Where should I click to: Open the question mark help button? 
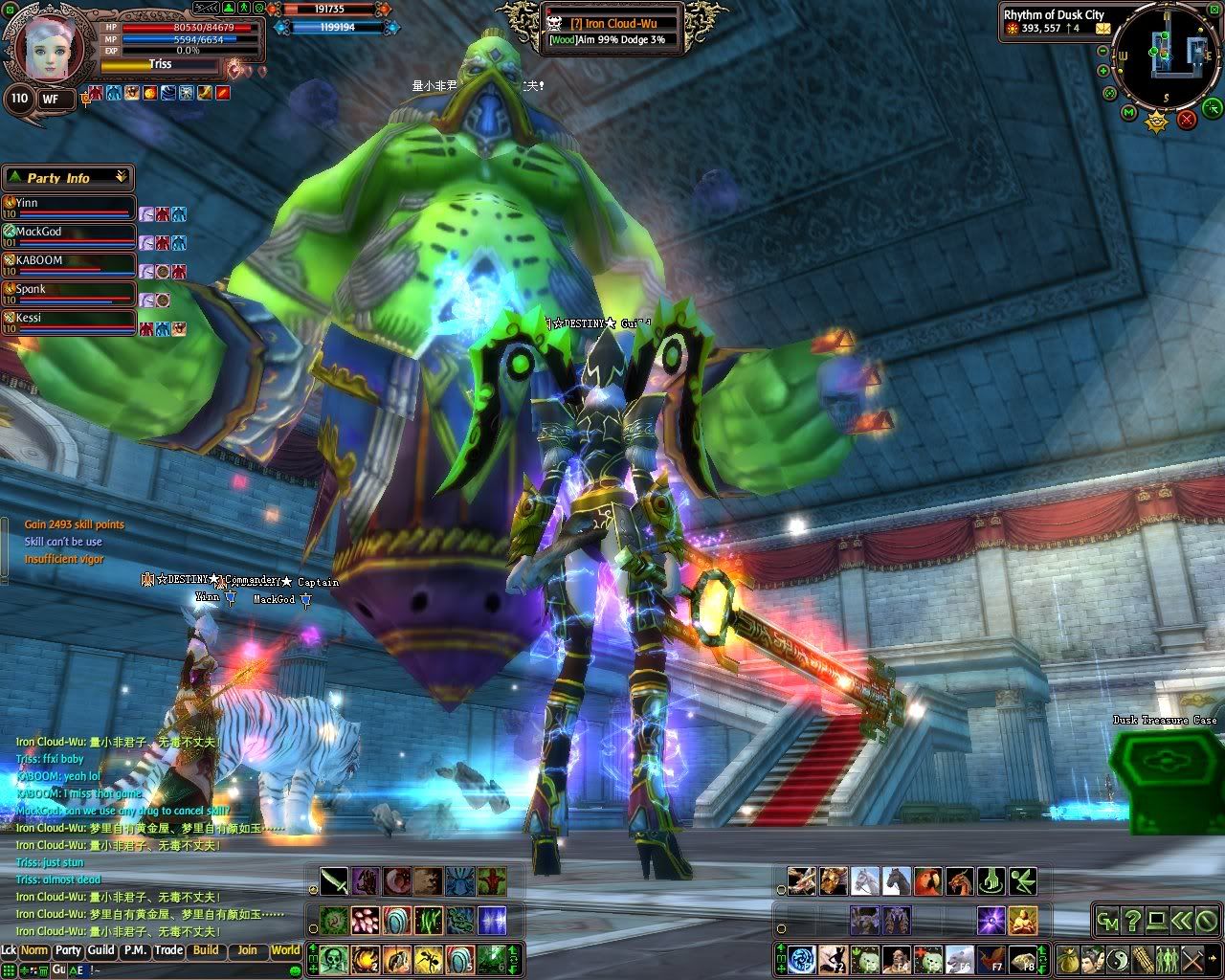(1132, 921)
